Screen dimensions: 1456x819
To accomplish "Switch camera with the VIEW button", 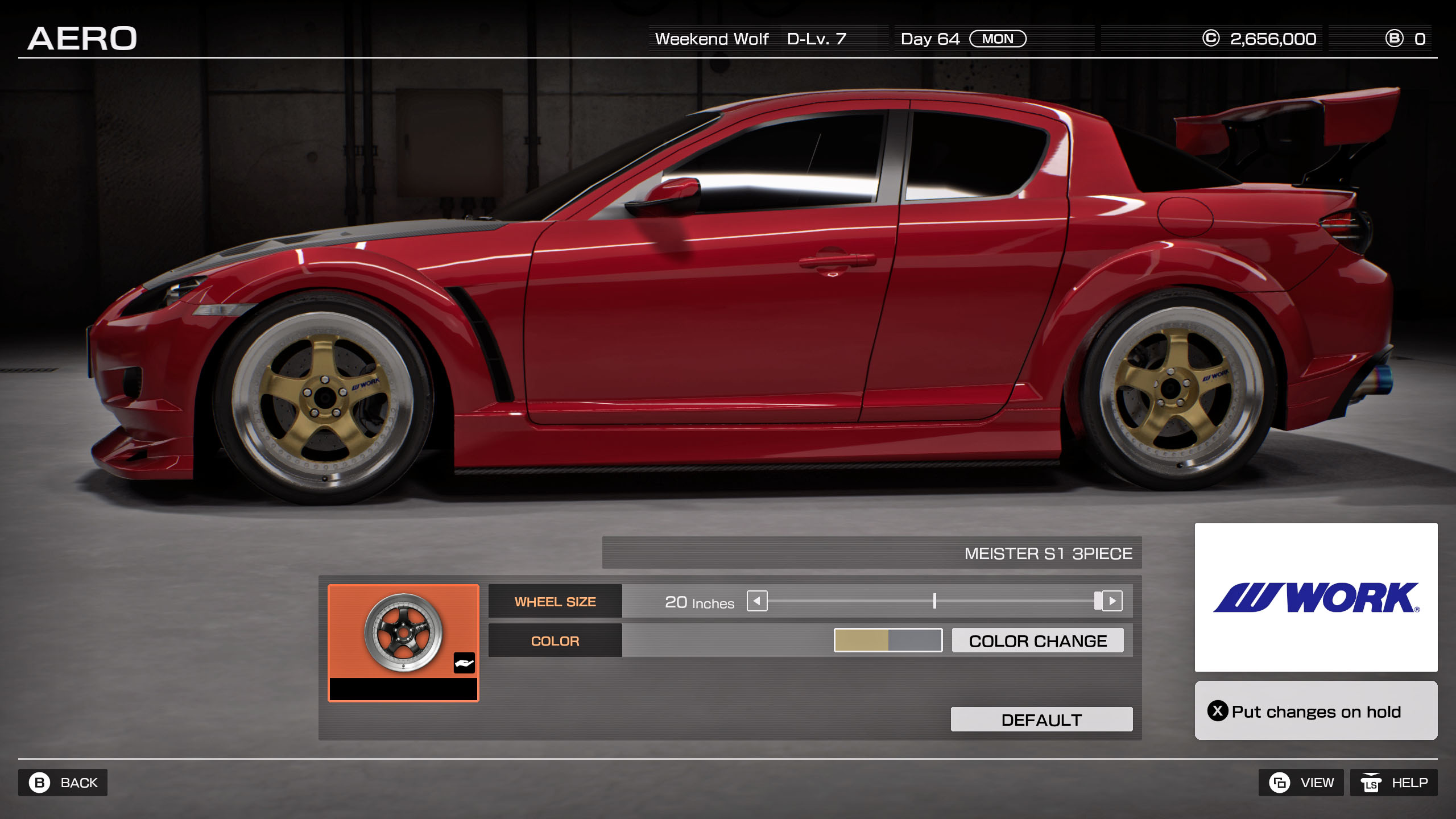I will [1301, 783].
